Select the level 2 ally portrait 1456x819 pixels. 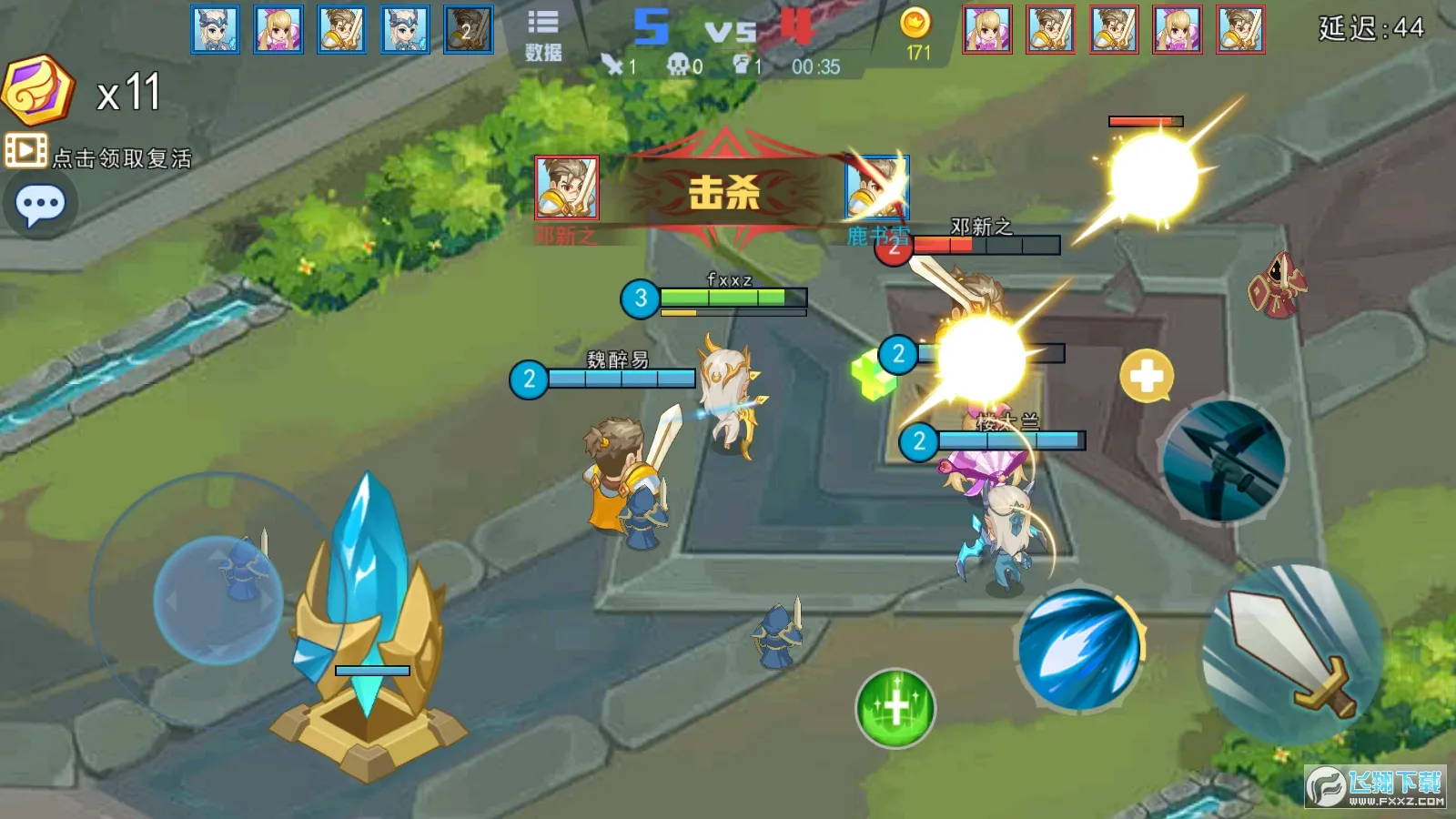pos(469,29)
